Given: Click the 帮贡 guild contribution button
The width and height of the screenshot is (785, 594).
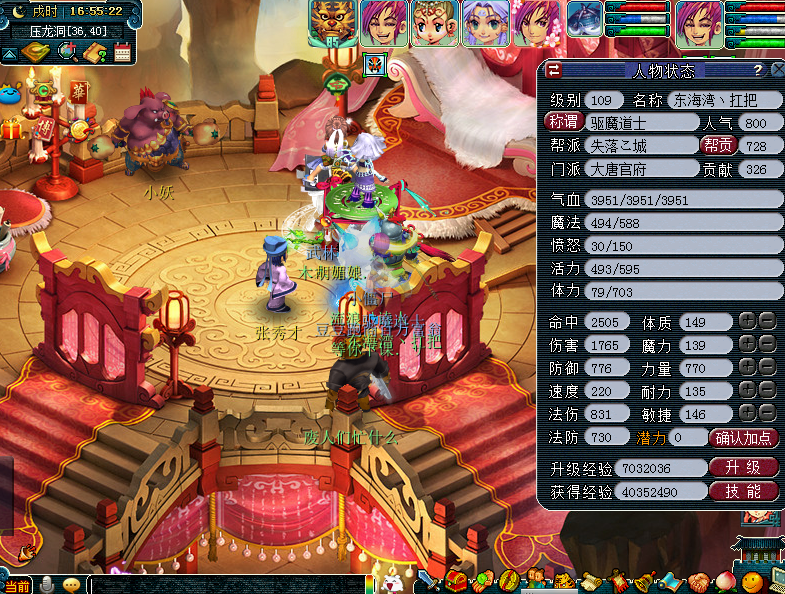Looking at the screenshot, I should pyautogui.click(x=718, y=146).
